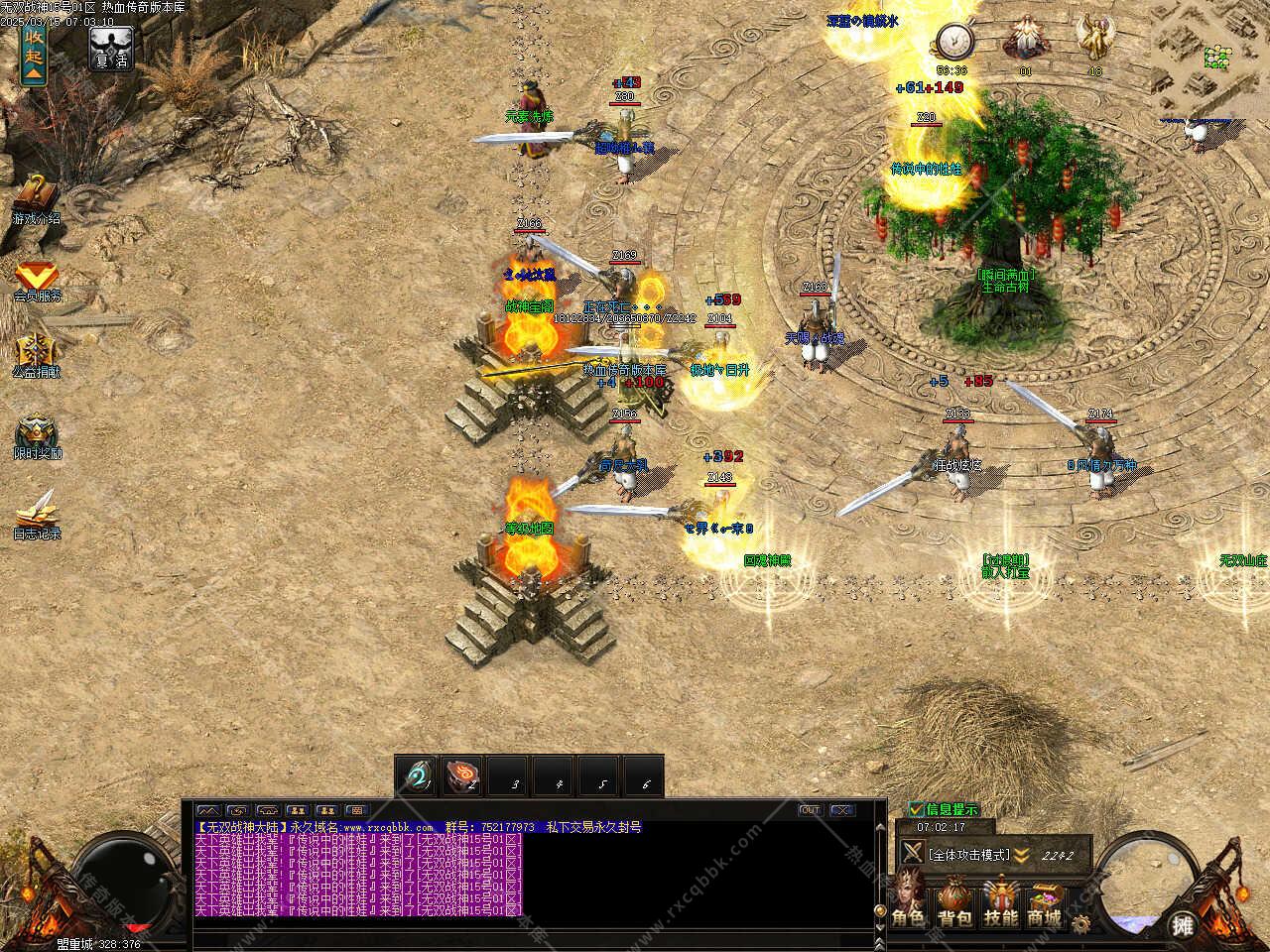Image resolution: width=1270 pixels, height=952 pixels.
Task: Open the 背包 backpack
Action: tap(953, 902)
